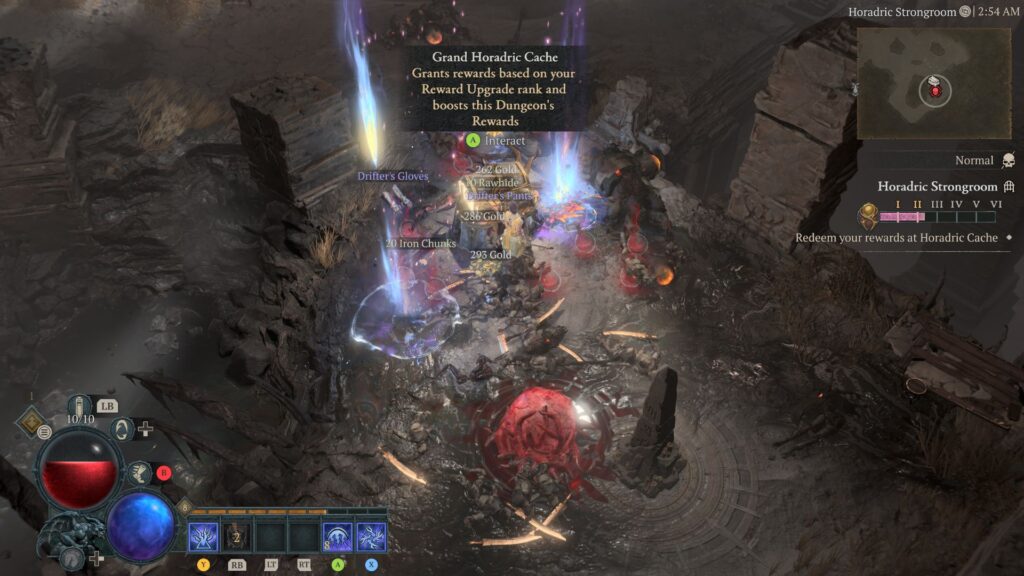Viewport: 1024px width, 576px height.
Task: Collect the 293 Gold loot label
Action: coord(491,255)
